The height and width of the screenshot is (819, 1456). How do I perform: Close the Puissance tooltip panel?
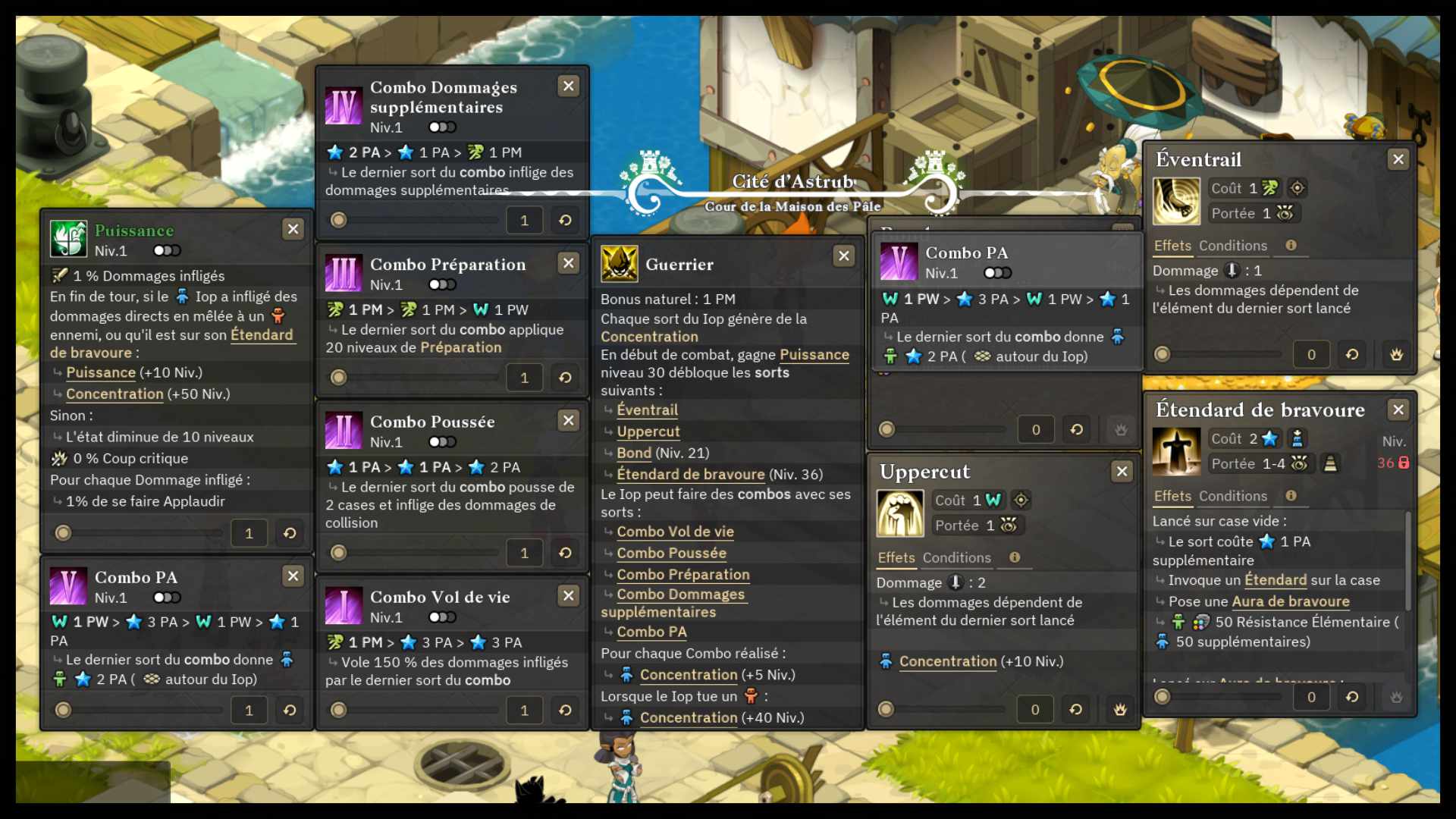click(x=293, y=229)
